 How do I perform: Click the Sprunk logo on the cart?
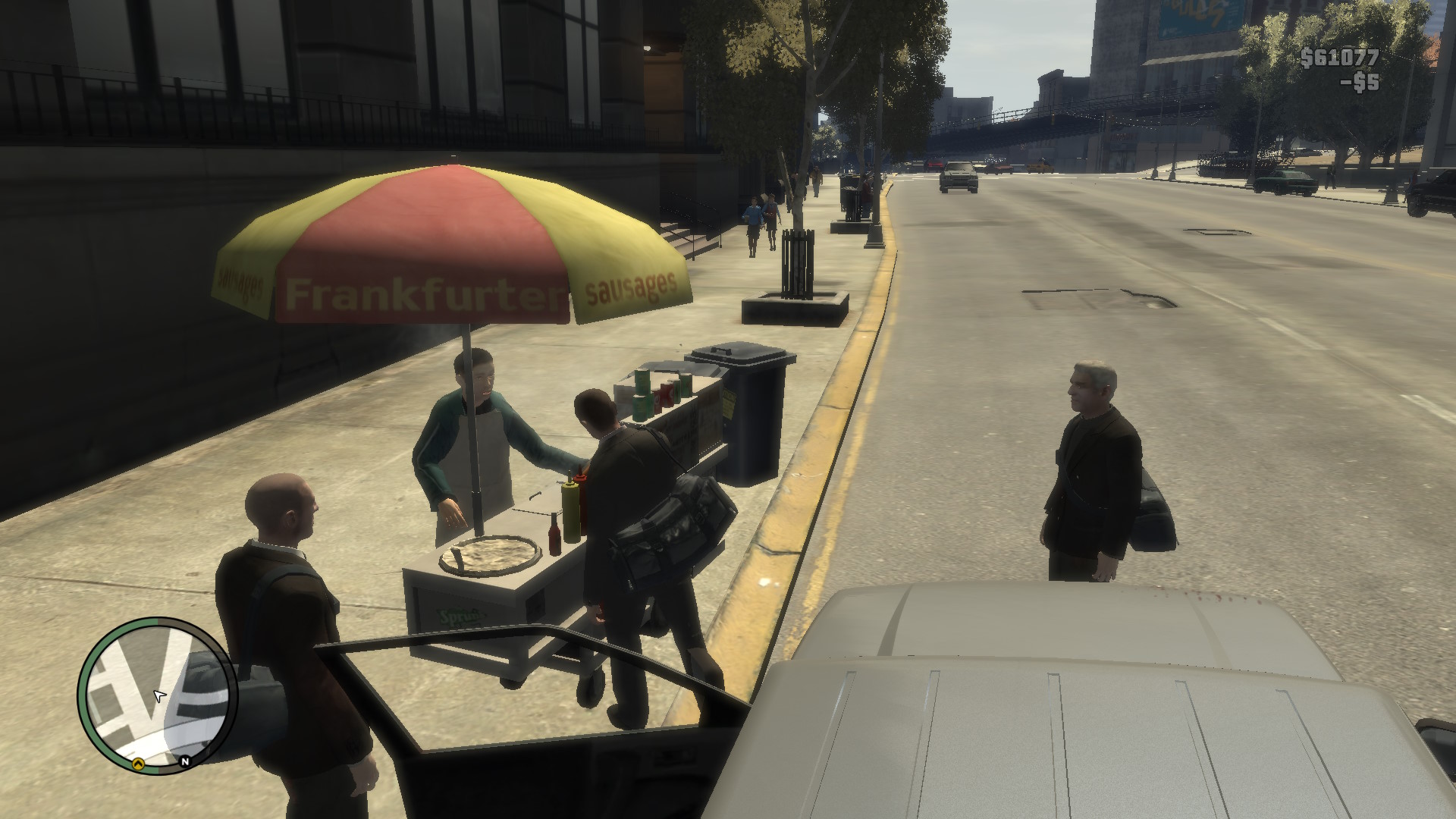pyautogui.click(x=463, y=617)
